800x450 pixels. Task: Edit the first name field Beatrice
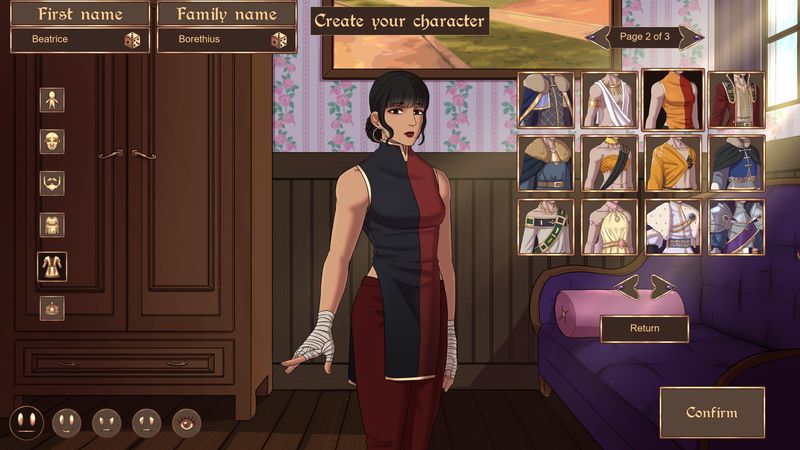tap(66, 40)
